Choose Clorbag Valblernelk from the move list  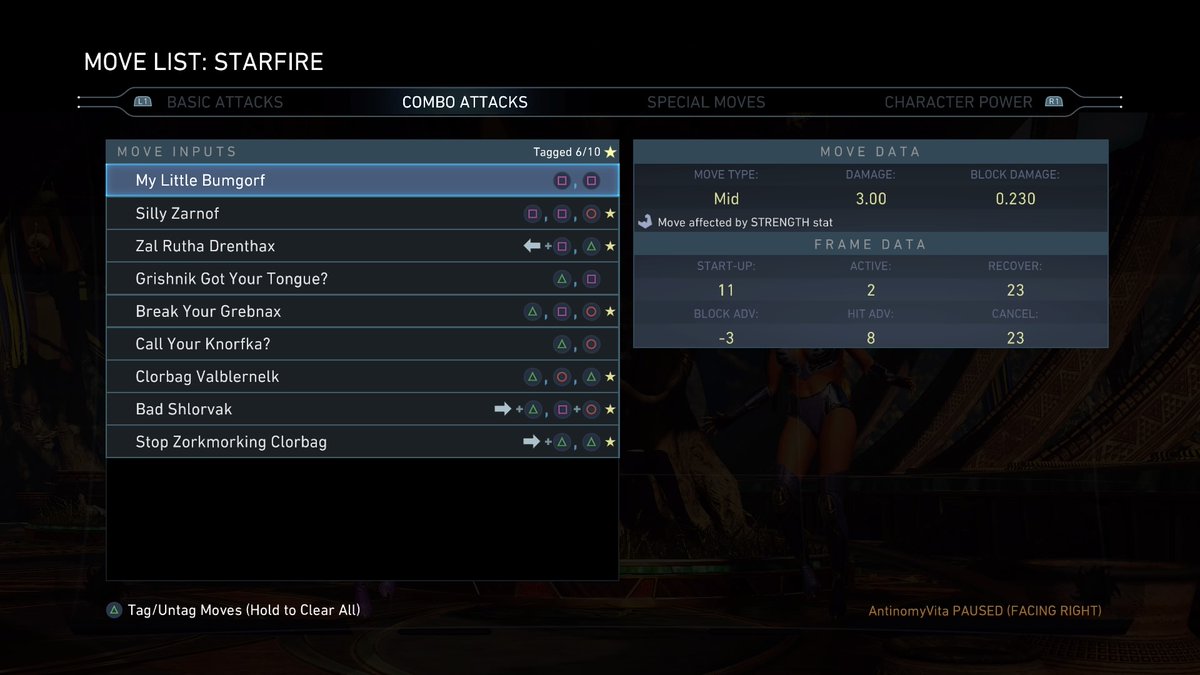click(x=362, y=377)
